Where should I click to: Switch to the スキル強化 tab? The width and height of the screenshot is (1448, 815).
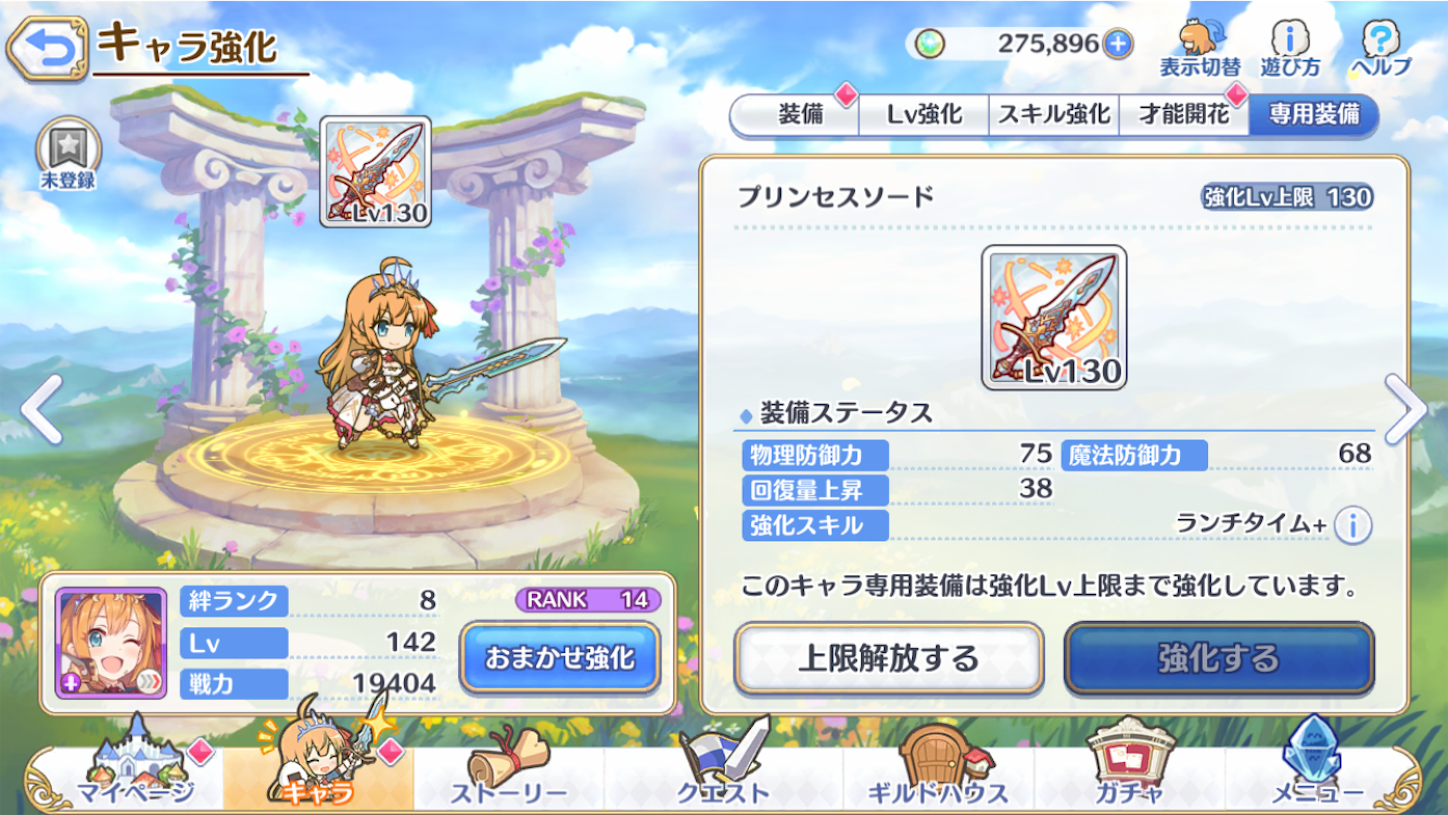click(x=1053, y=113)
